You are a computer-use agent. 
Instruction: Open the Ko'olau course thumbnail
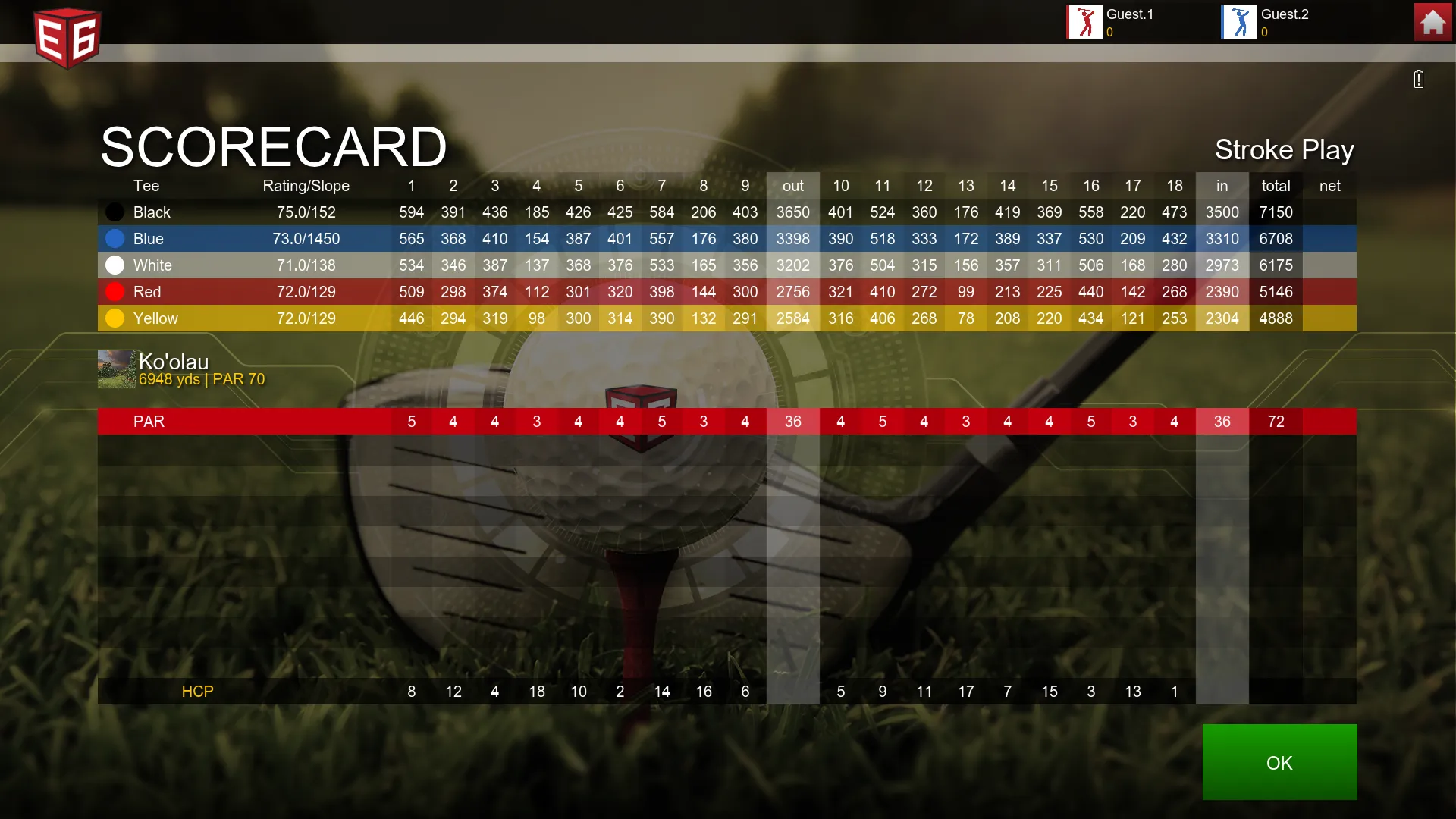116,369
